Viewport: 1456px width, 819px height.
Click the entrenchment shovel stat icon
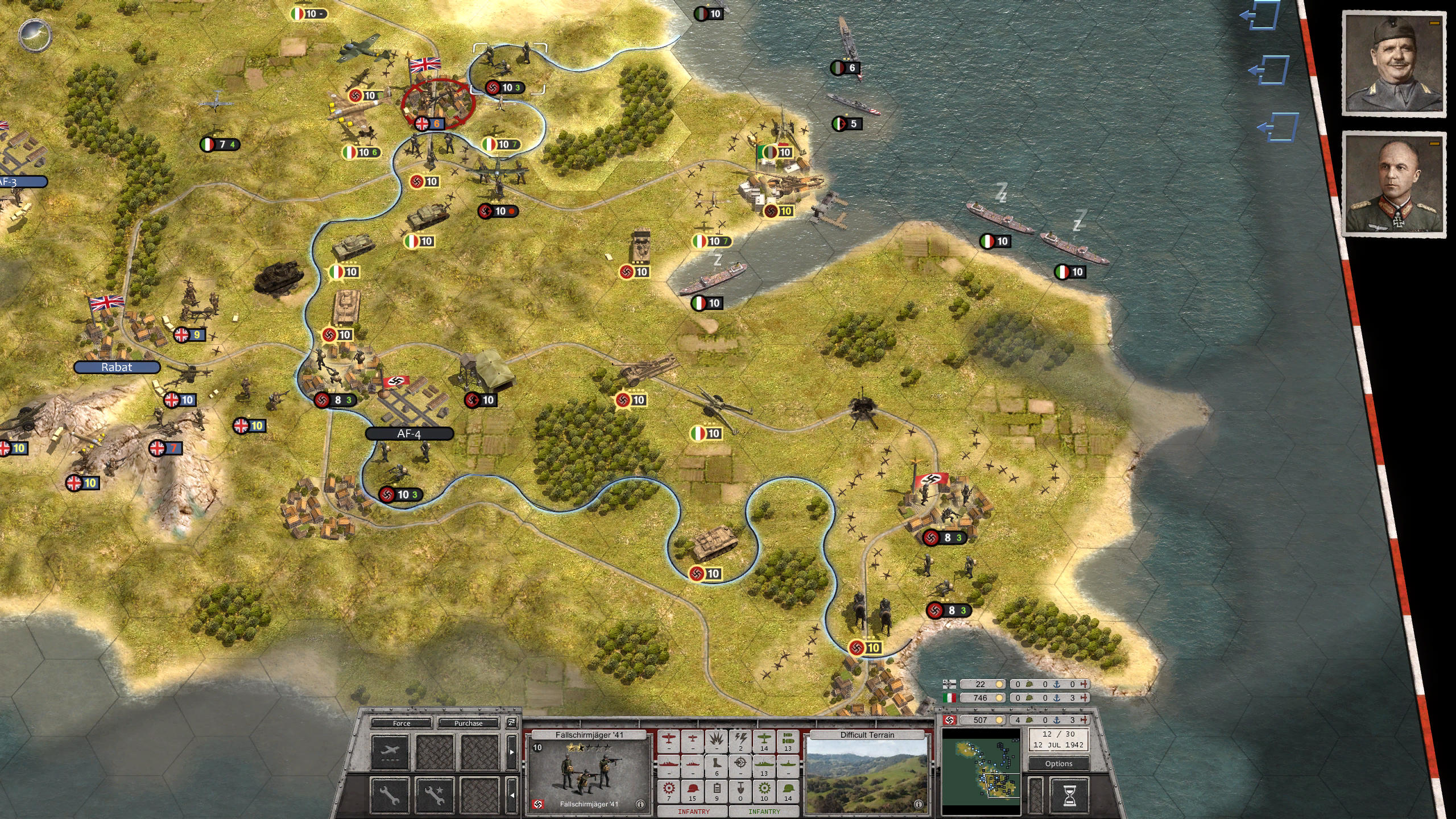pos(741,792)
